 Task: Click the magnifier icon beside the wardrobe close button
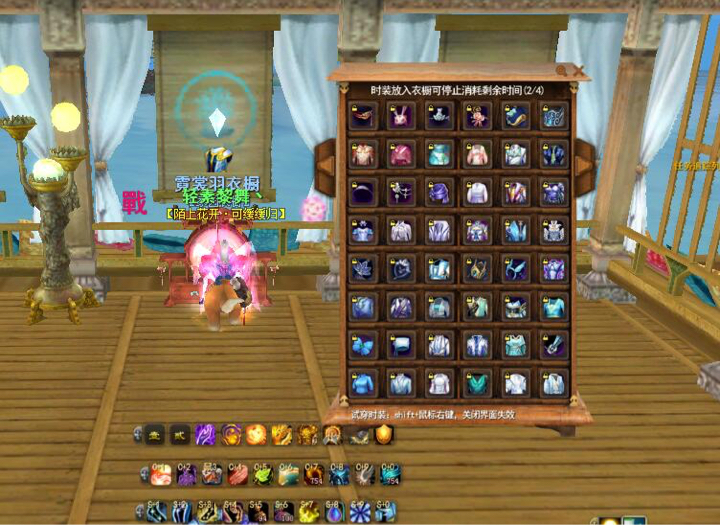pyautogui.click(x=563, y=72)
